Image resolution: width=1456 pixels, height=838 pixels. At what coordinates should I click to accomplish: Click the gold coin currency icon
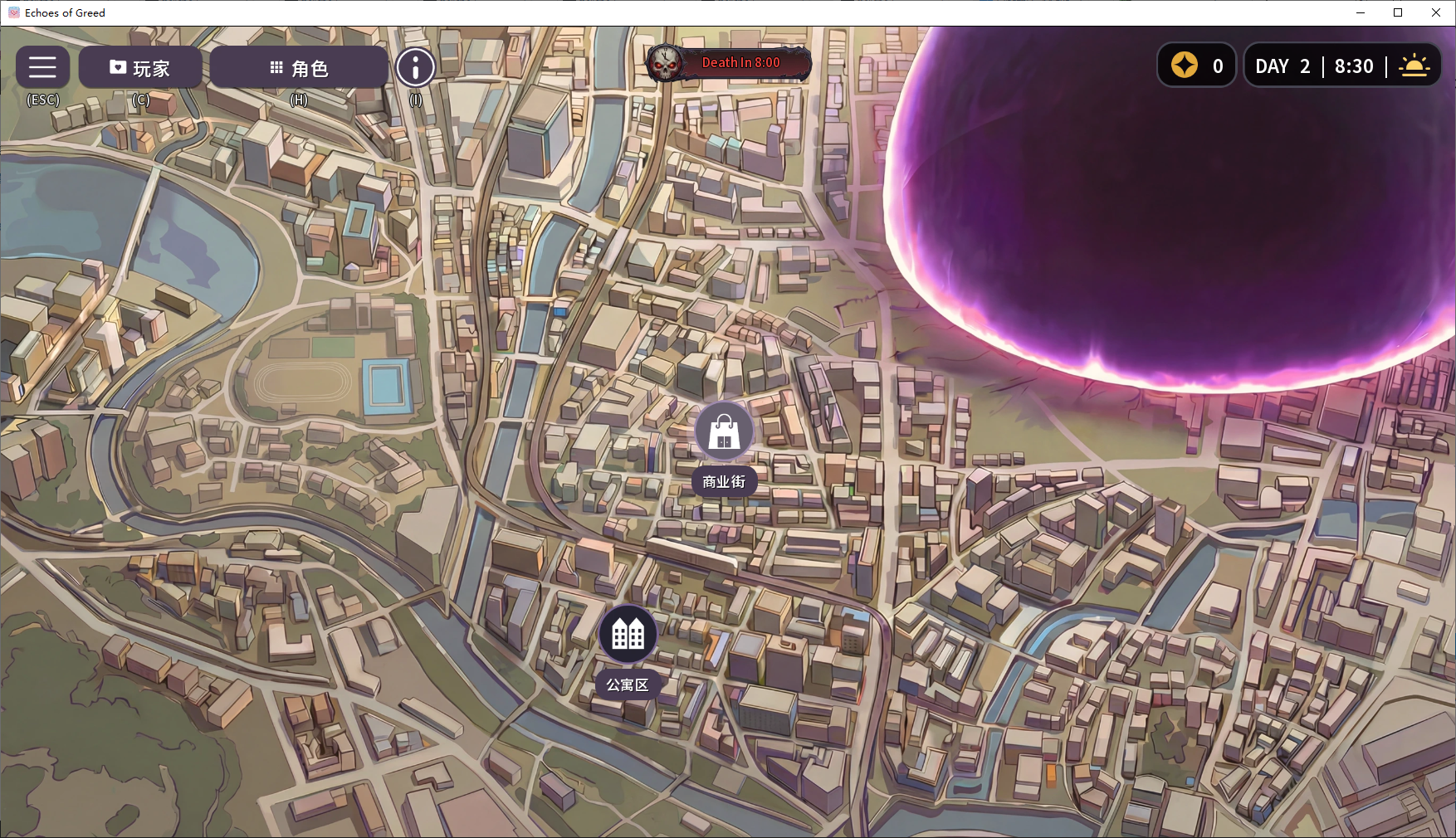[x=1185, y=66]
